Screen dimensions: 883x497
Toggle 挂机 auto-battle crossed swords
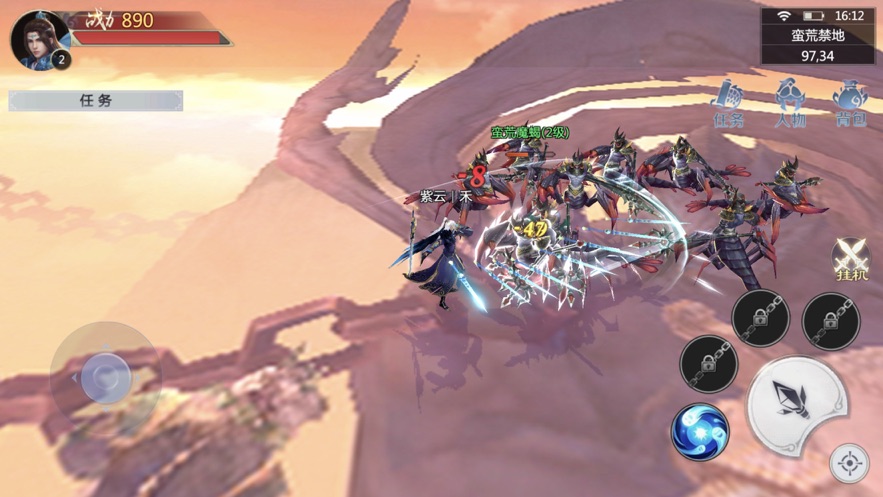coord(851,259)
